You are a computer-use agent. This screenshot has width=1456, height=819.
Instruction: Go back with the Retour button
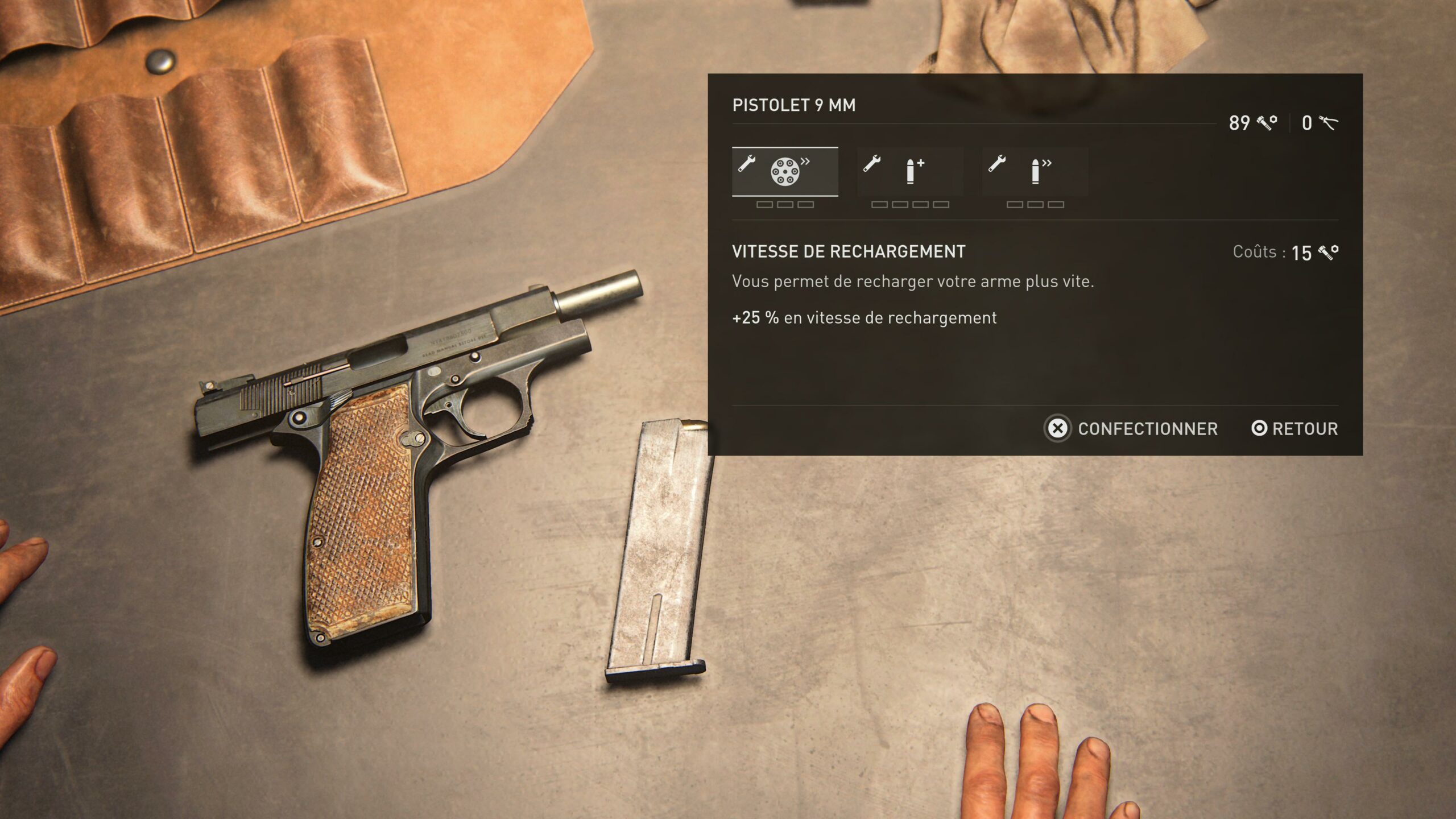pyautogui.click(x=1294, y=429)
